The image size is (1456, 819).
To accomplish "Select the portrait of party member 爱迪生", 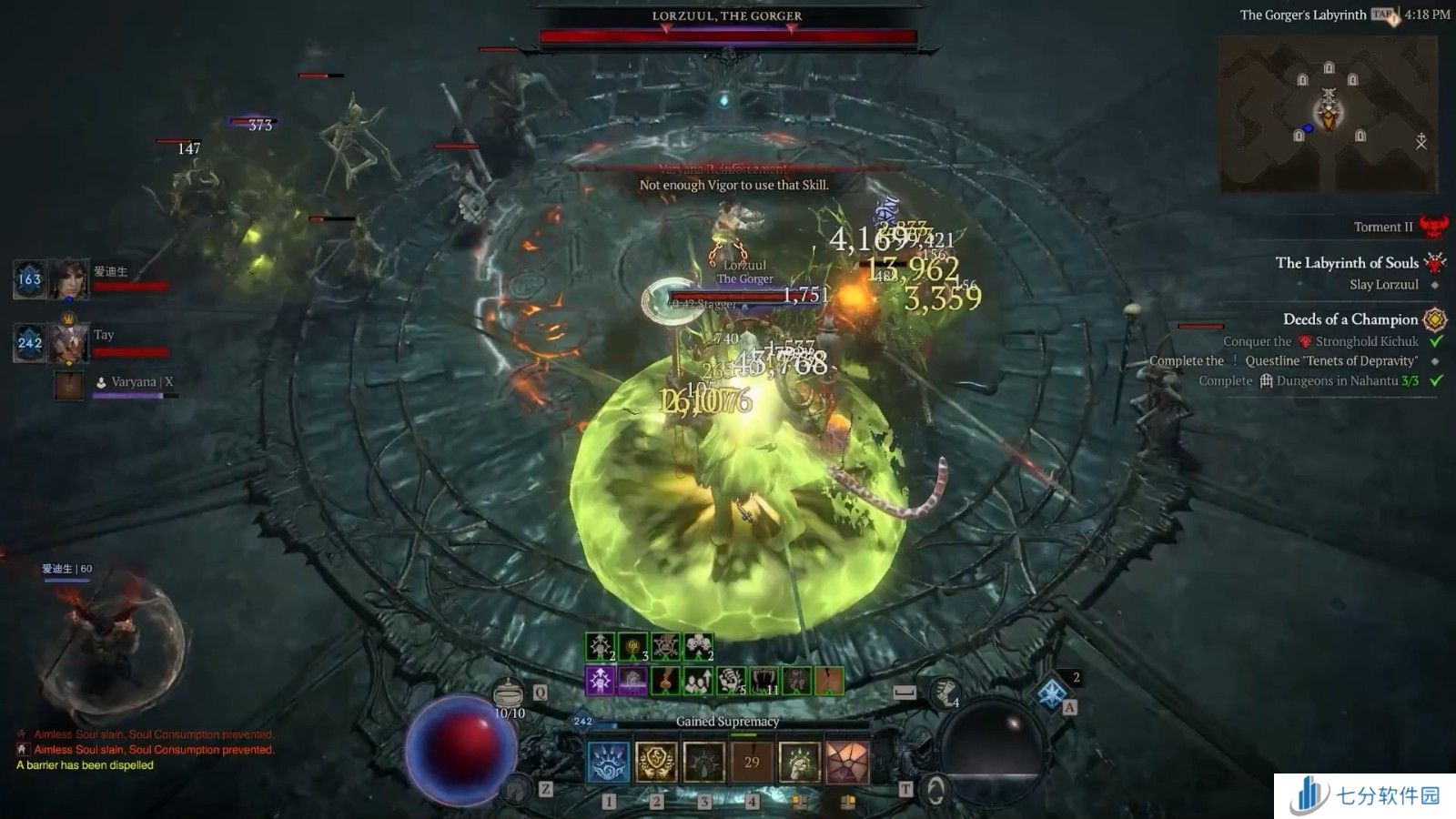I will pos(67,279).
